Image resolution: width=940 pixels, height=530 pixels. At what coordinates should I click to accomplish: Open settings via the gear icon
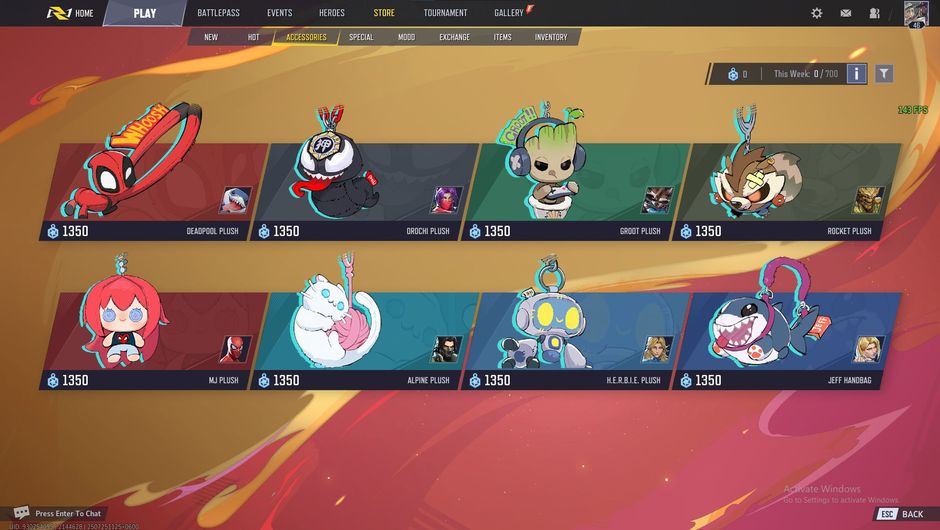click(x=817, y=13)
